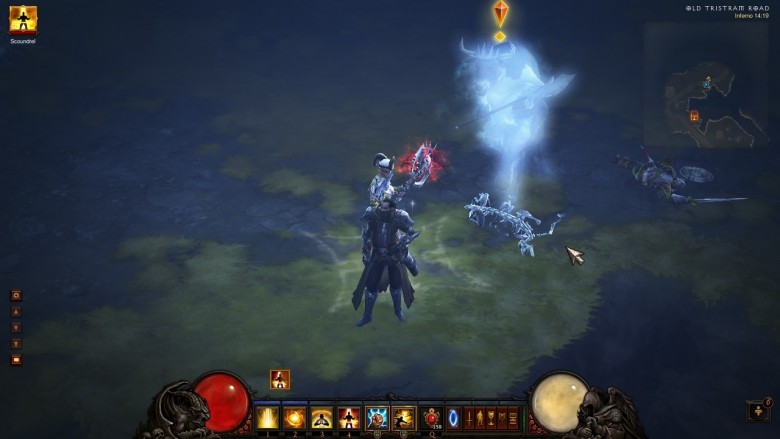Open the character inventory figure button
780x439 pixels.
click(x=479, y=417)
